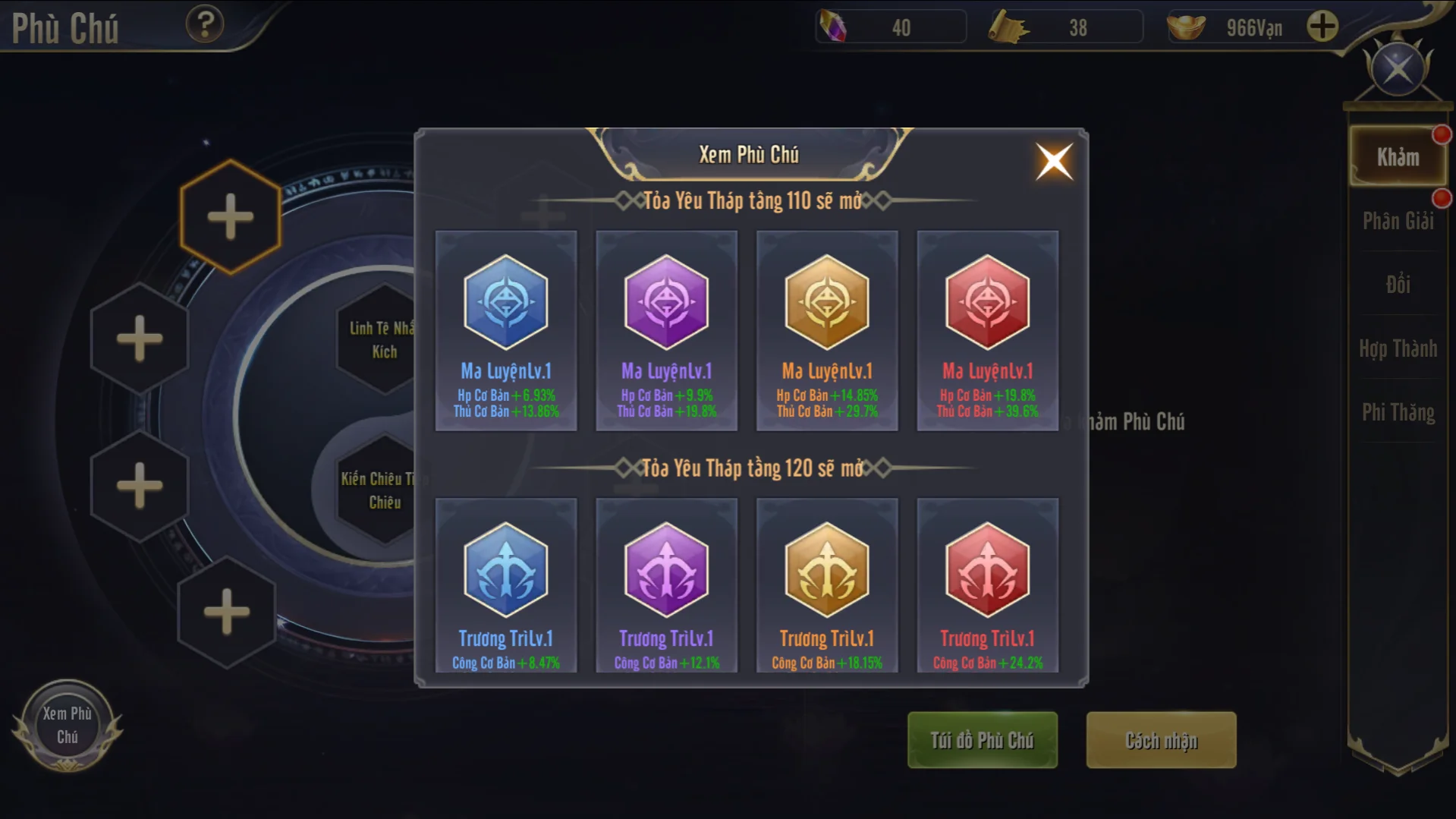
Task: Switch to the Khảm tab
Action: 1398,157
